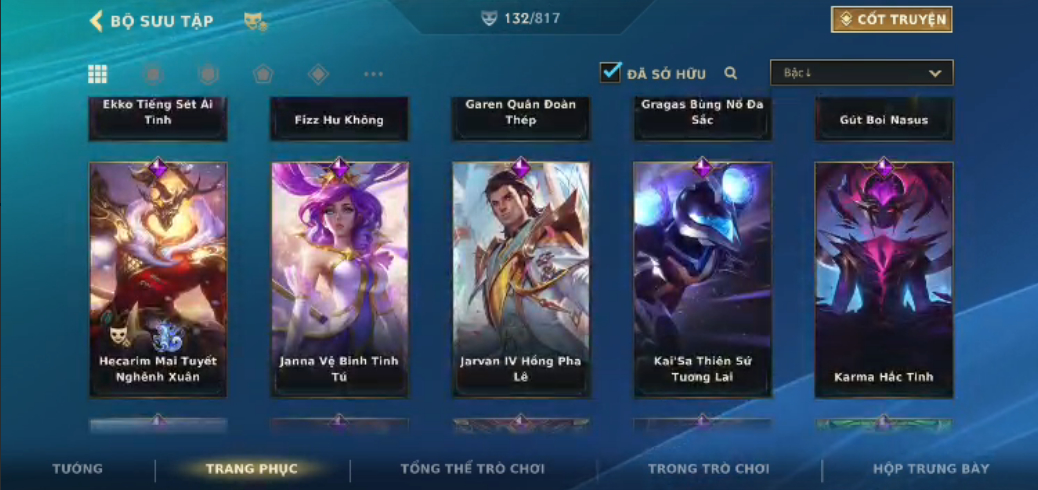This screenshot has height=490, width=1038.
Task: Switch to the Tướng tab
Action: click(77, 468)
